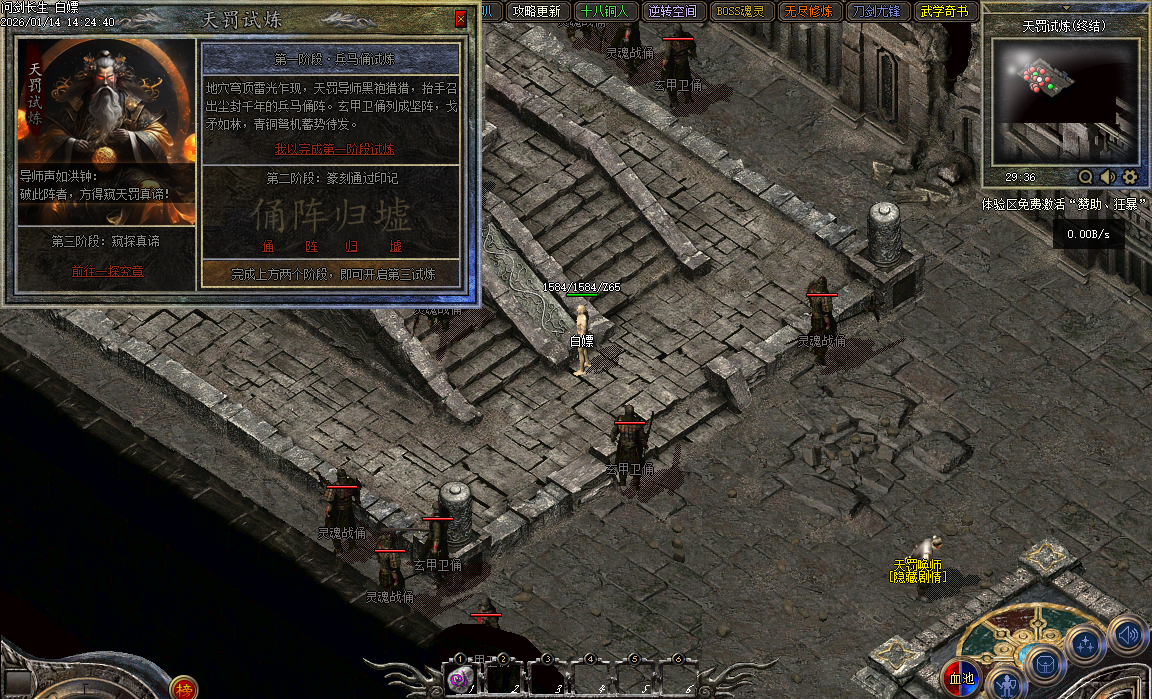Select the 十八铜人 button

[604, 12]
